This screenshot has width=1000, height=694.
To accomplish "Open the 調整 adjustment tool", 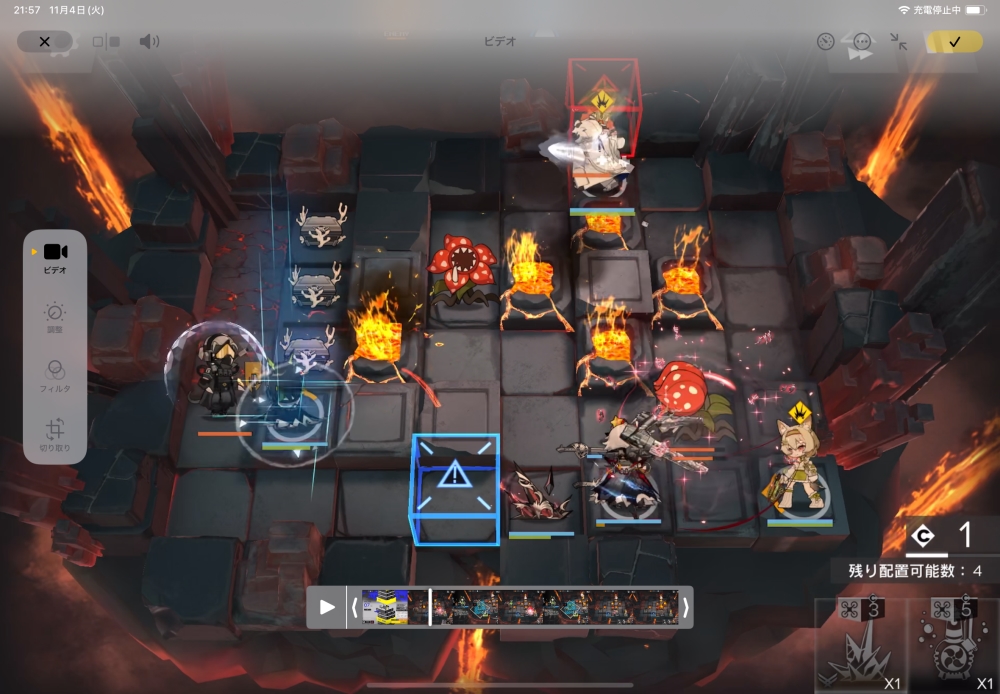I will pyautogui.click(x=55, y=317).
